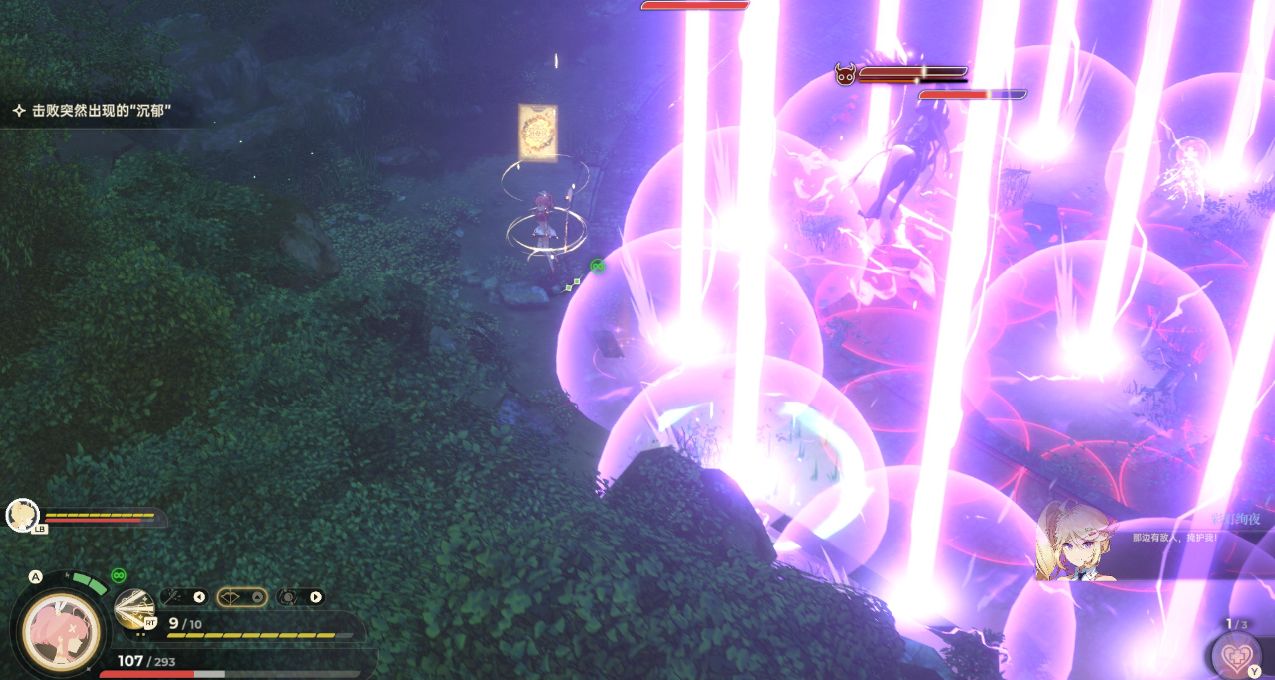Choose the magic wand weapon slot
Image resolution: width=1275 pixels, height=680 pixels.
click(176, 597)
